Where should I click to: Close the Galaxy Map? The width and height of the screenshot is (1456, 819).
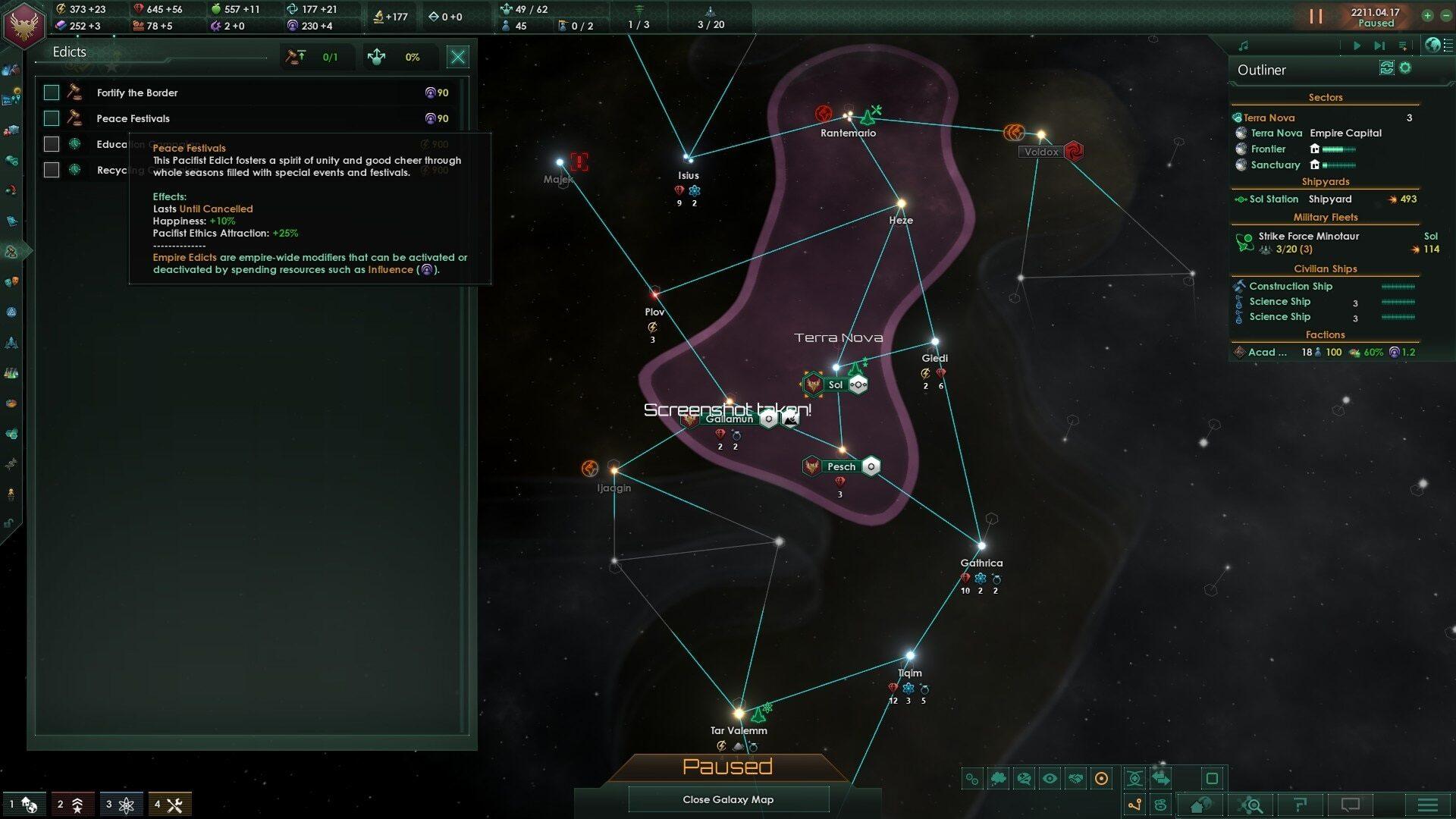click(x=728, y=799)
